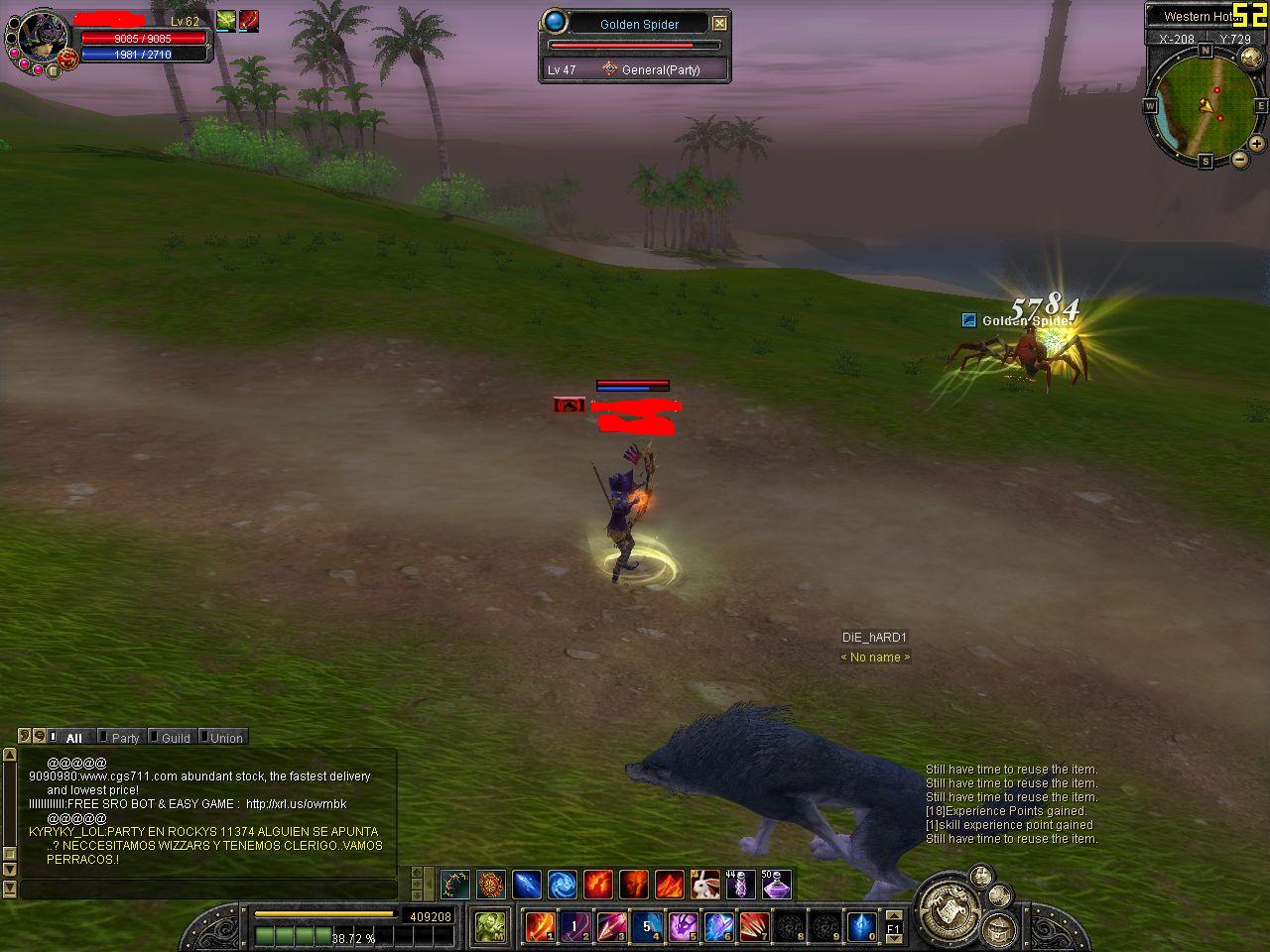1270x952 pixels.
Task: Close the Golden Spider target window
Action: pyautogui.click(x=720, y=23)
